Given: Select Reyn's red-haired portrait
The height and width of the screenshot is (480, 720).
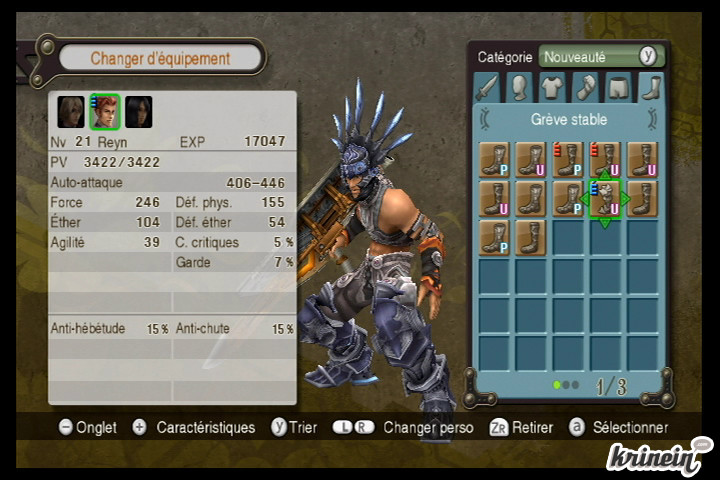Looking at the screenshot, I should point(104,111).
